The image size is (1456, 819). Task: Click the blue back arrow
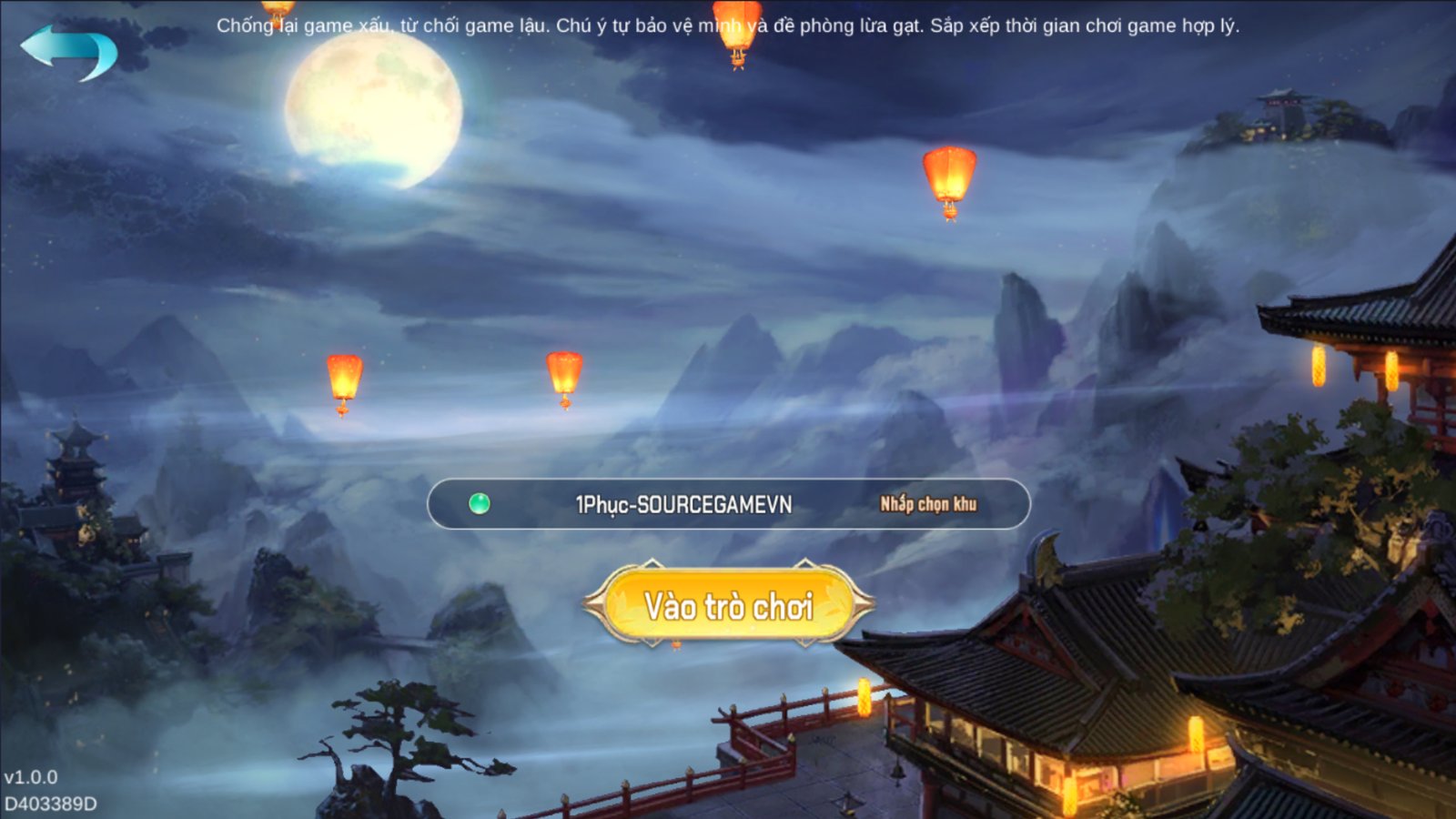(68, 51)
